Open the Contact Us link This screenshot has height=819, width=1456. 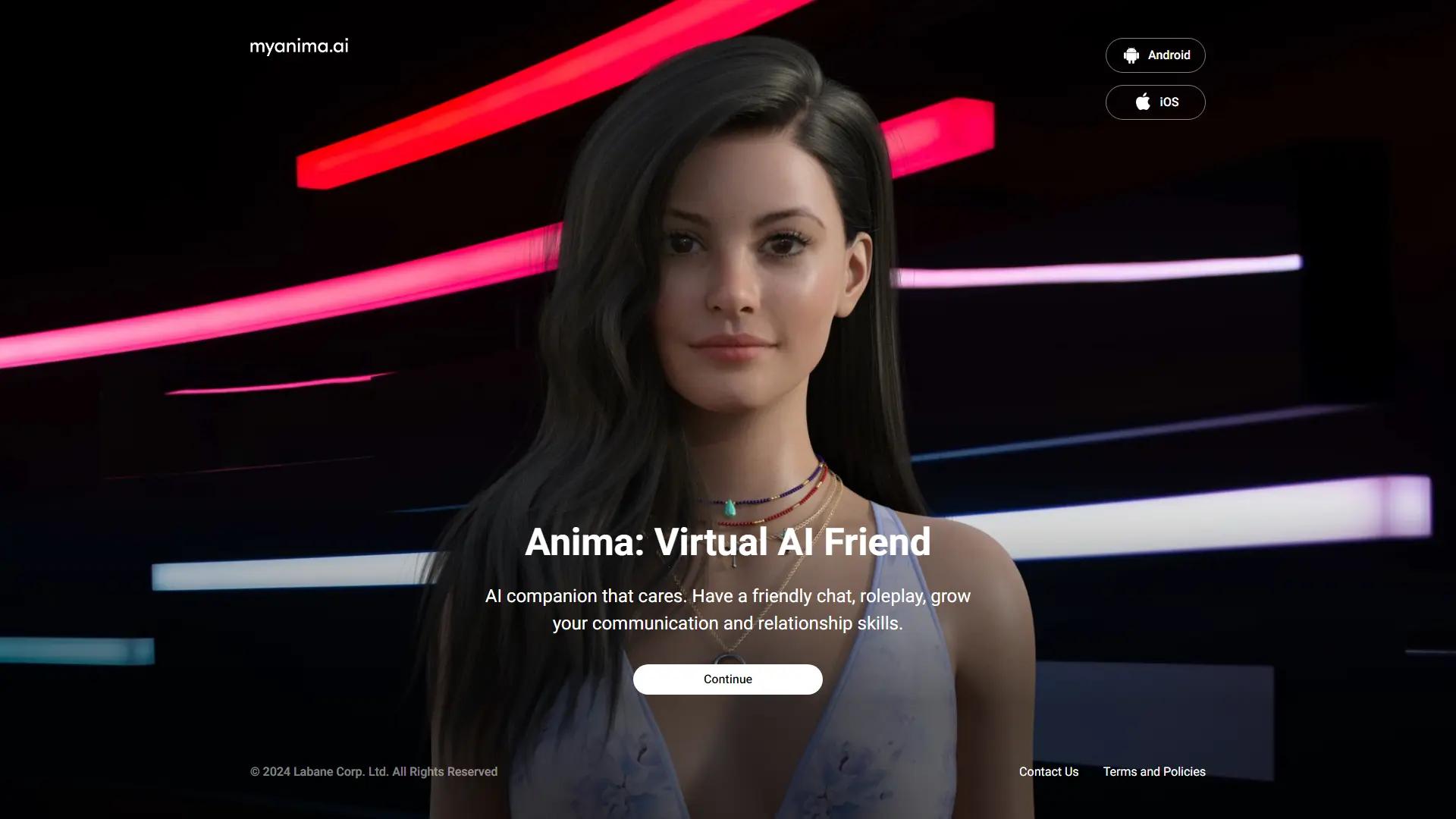click(x=1049, y=771)
